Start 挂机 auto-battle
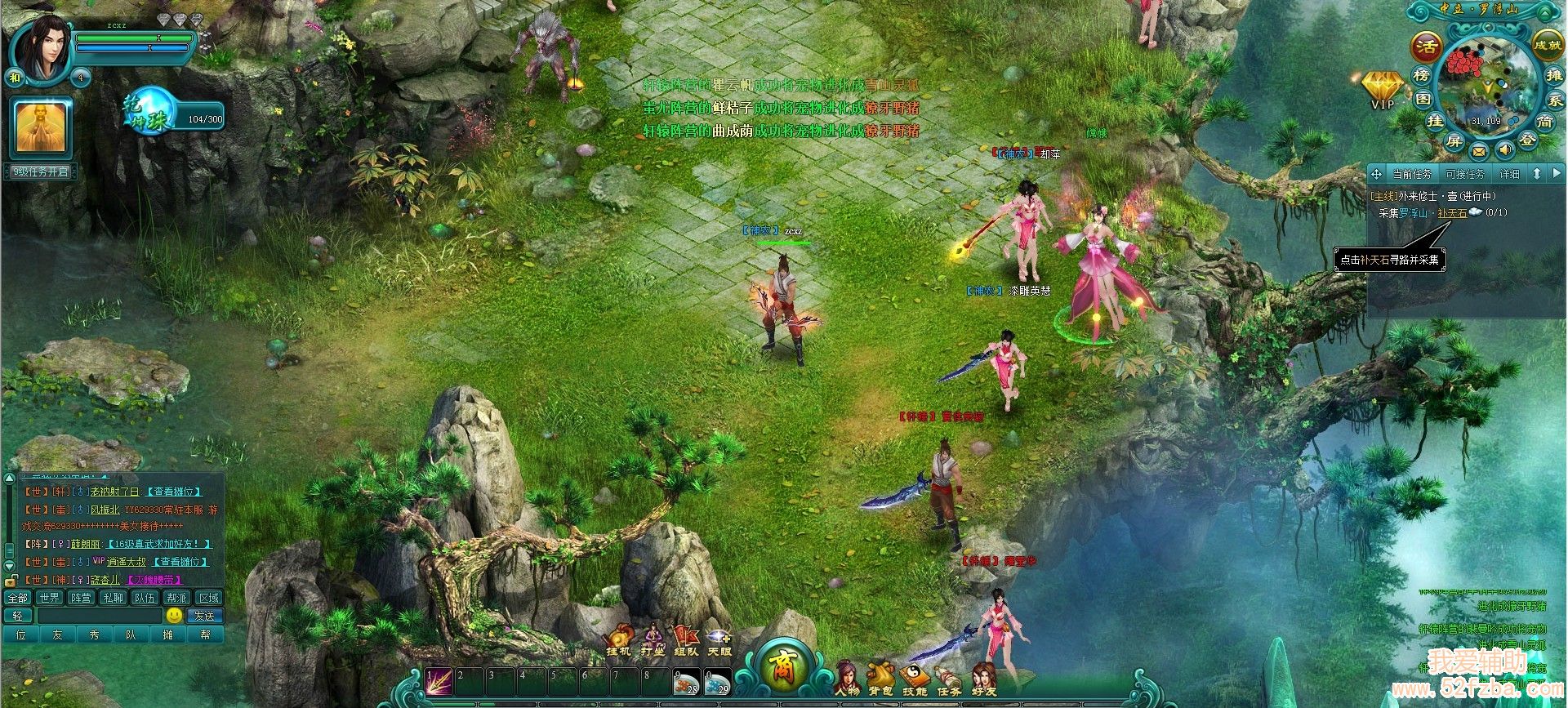 (x=618, y=639)
